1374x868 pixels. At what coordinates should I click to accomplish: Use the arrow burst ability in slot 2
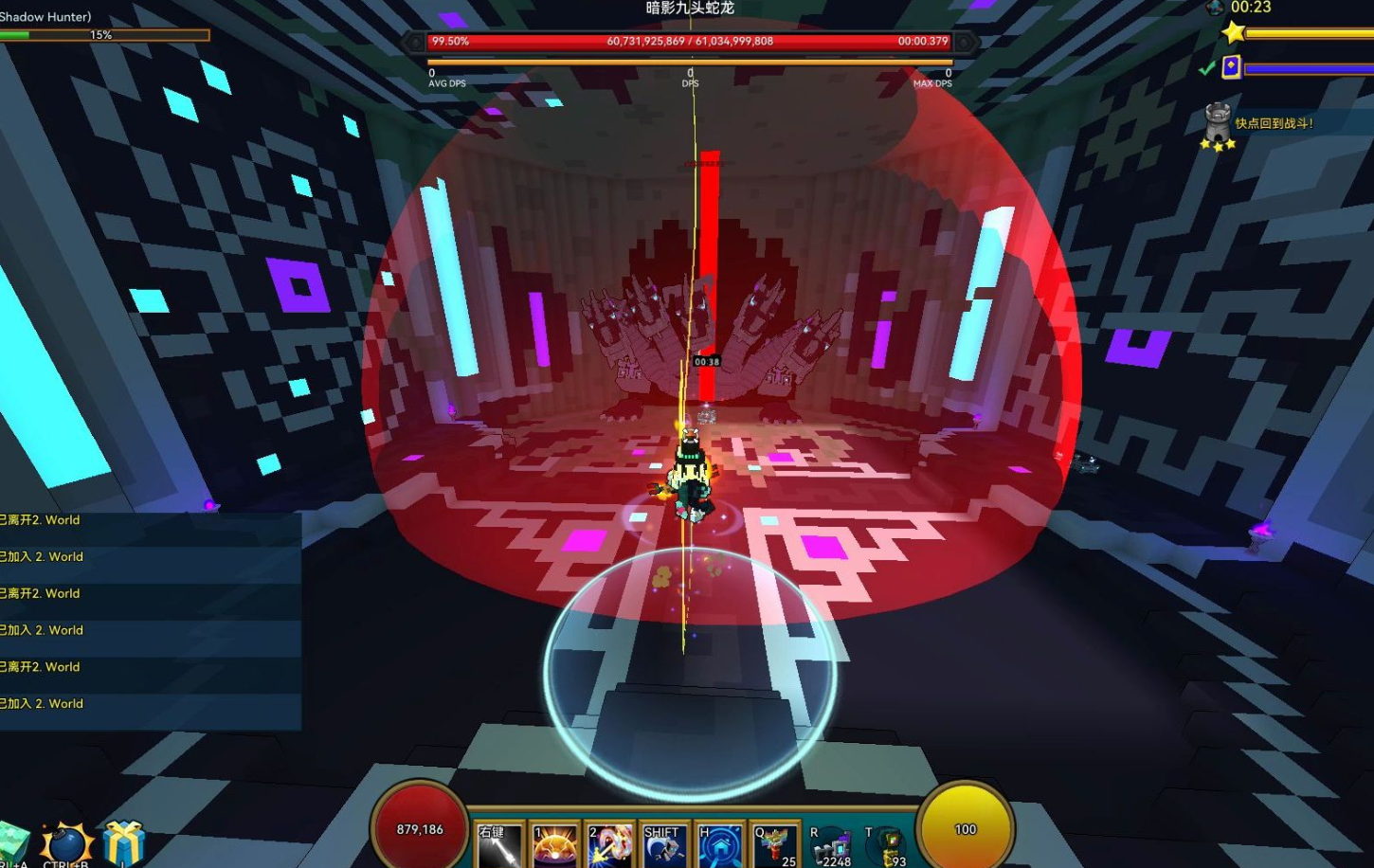[609, 844]
